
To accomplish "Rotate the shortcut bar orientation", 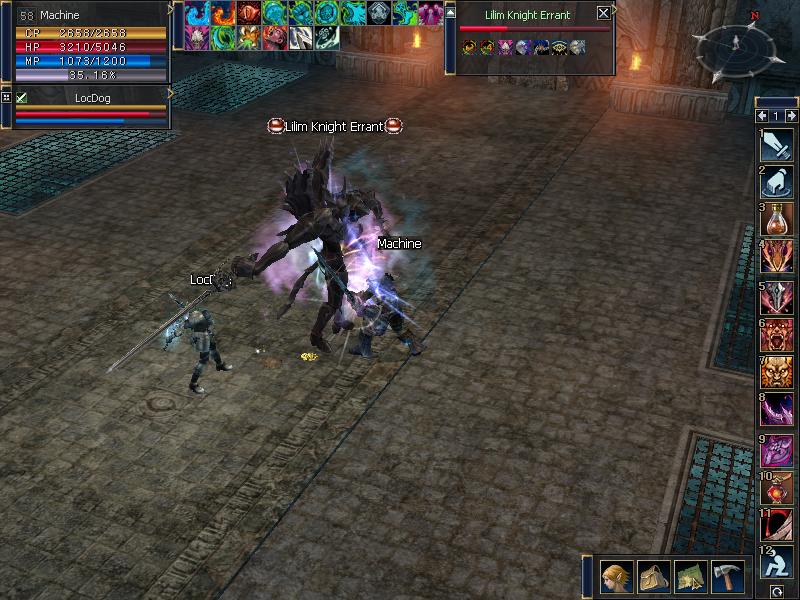I will click(x=777, y=592).
